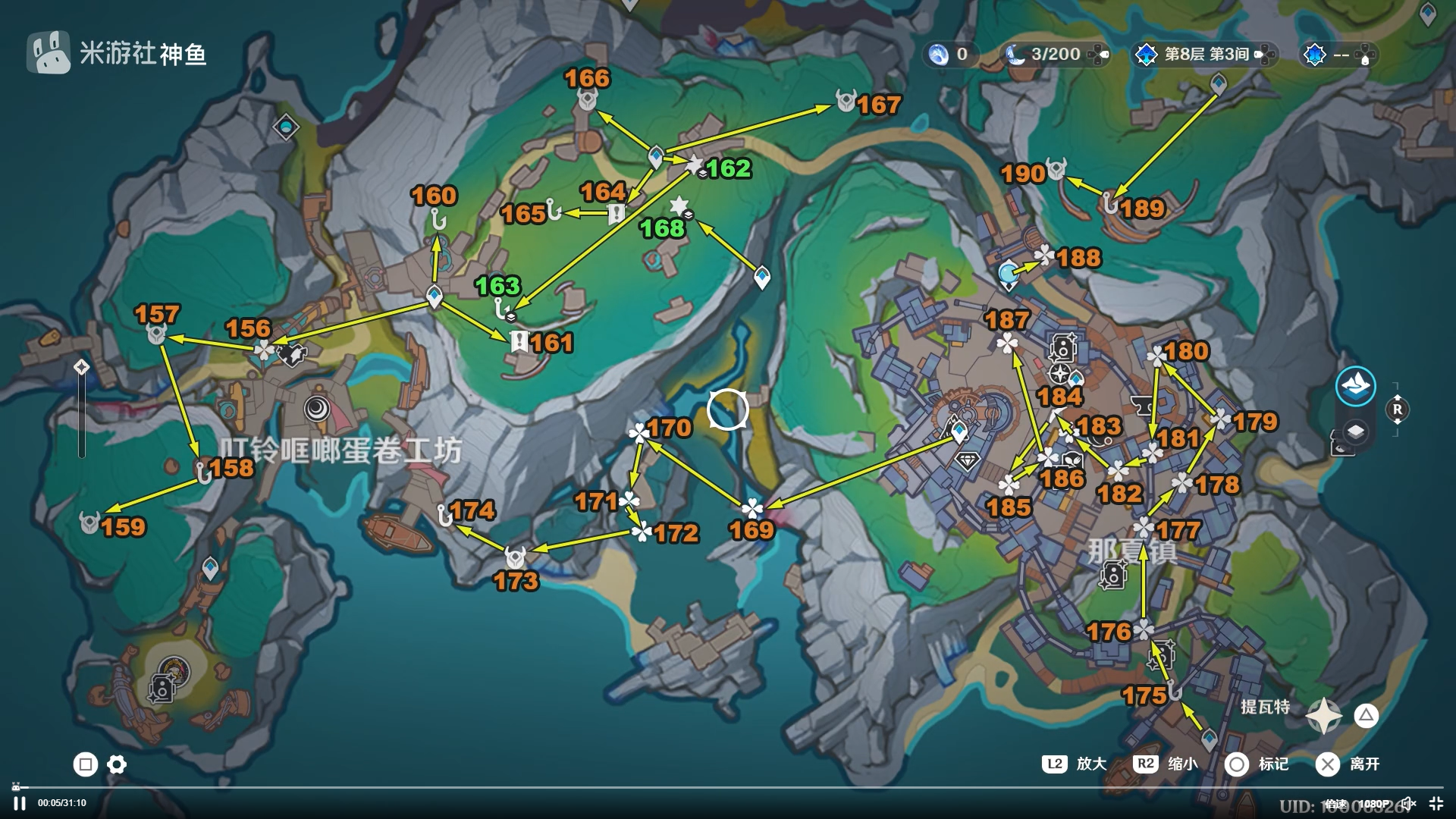Choose the 标记 map marker option
1456x819 pixels.
(1257, 764)
